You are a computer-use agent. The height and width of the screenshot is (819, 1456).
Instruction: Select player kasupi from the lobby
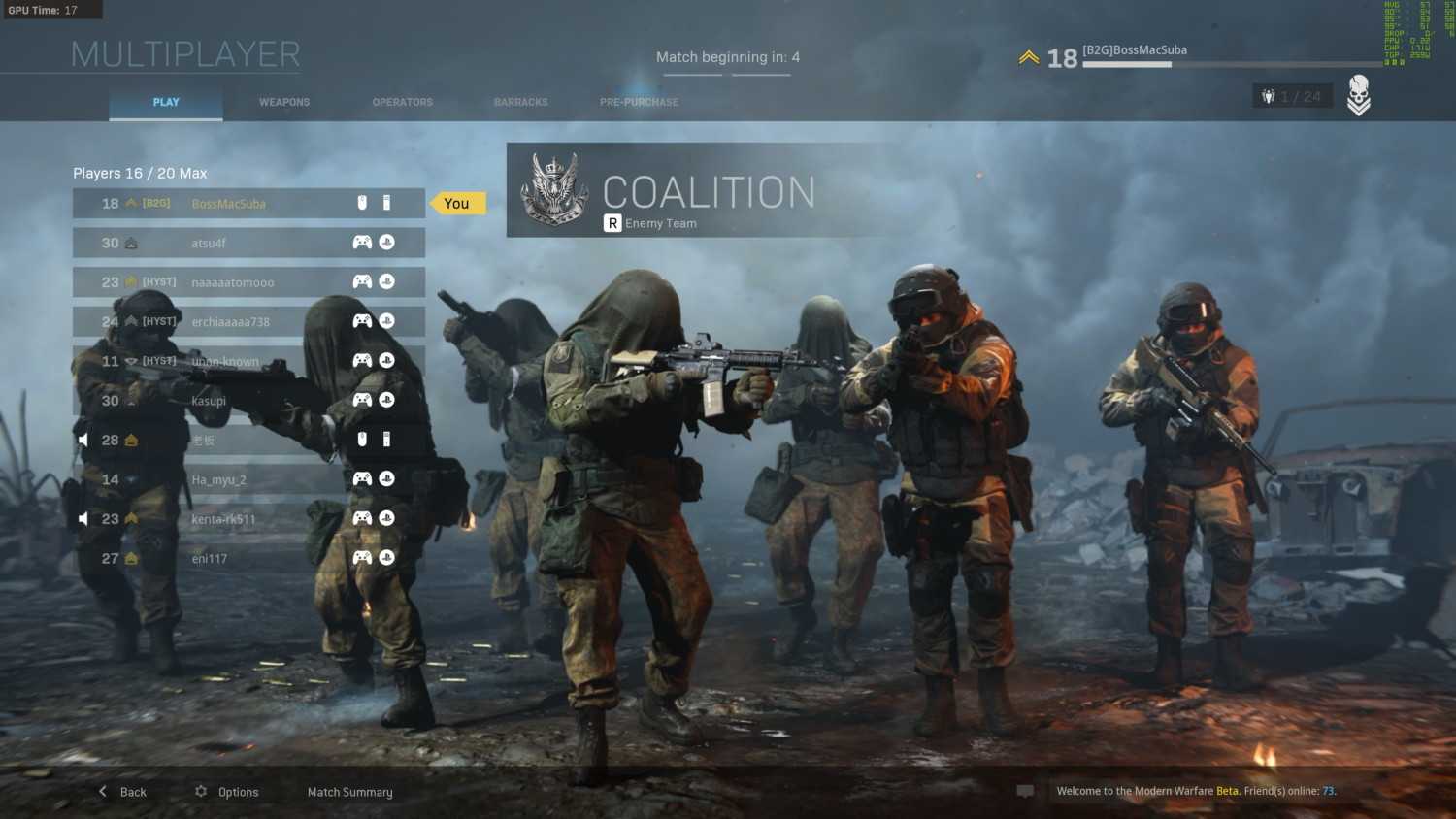(x=248, y=401)
